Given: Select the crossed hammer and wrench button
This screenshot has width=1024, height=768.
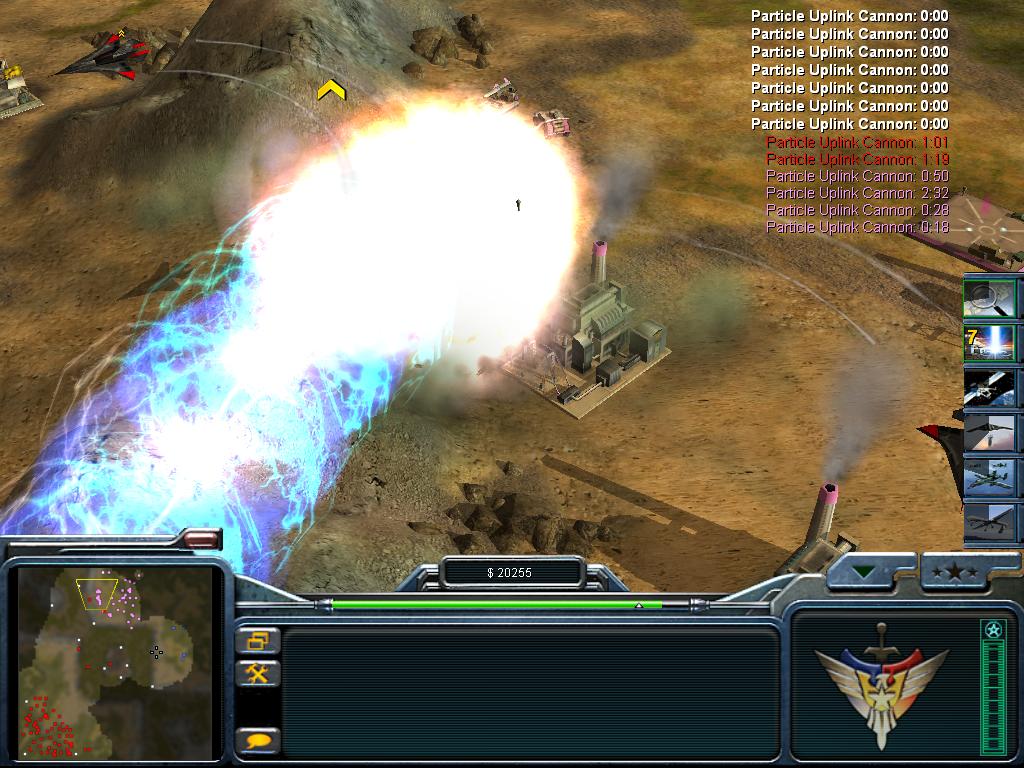Looking at the screenshot, I should coord(258,673).
